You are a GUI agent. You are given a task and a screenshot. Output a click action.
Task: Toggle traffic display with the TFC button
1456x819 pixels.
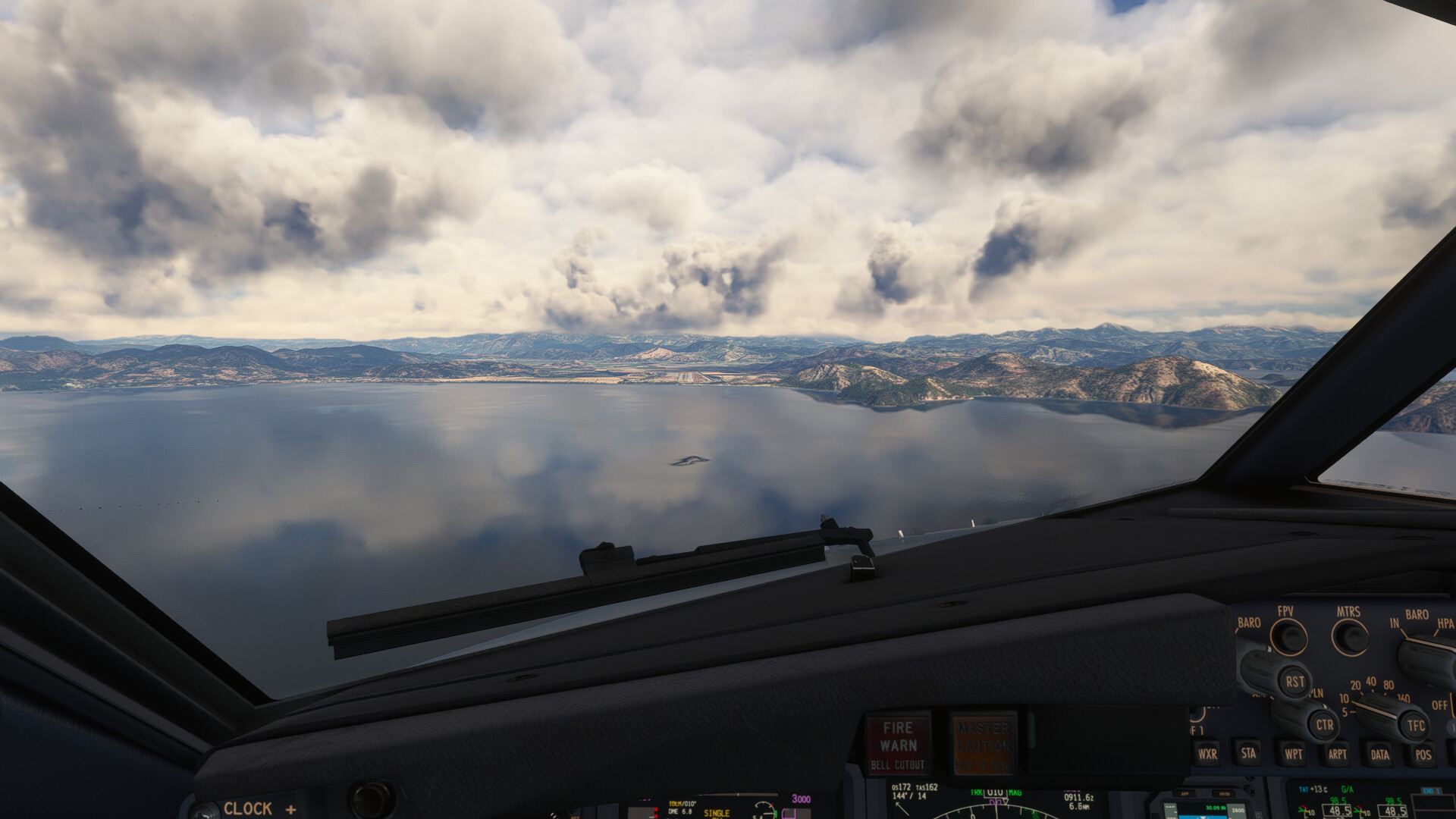pyautogui.click(x=1415, y=725)
